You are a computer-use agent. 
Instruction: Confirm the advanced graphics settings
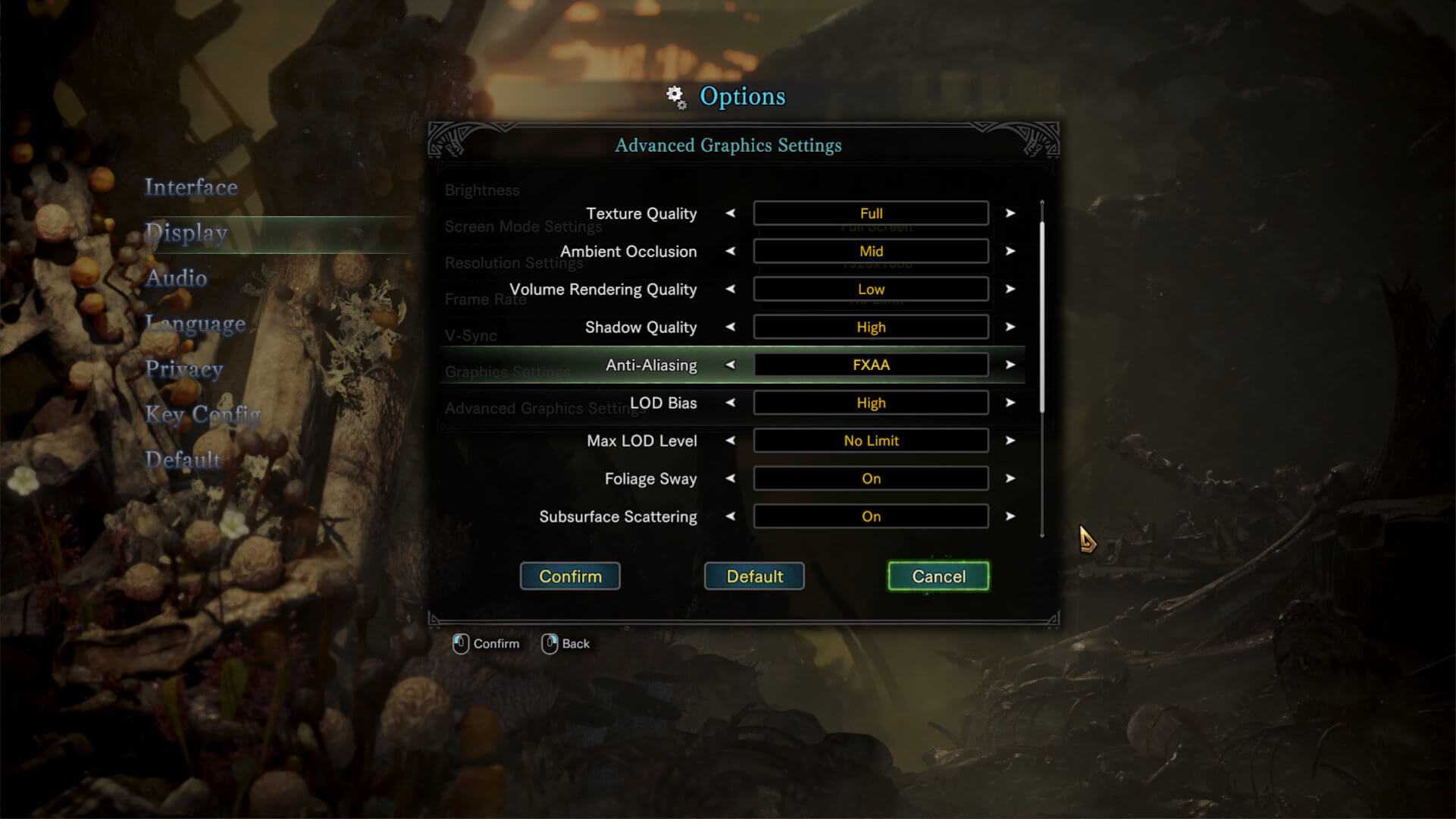point(570,576)
